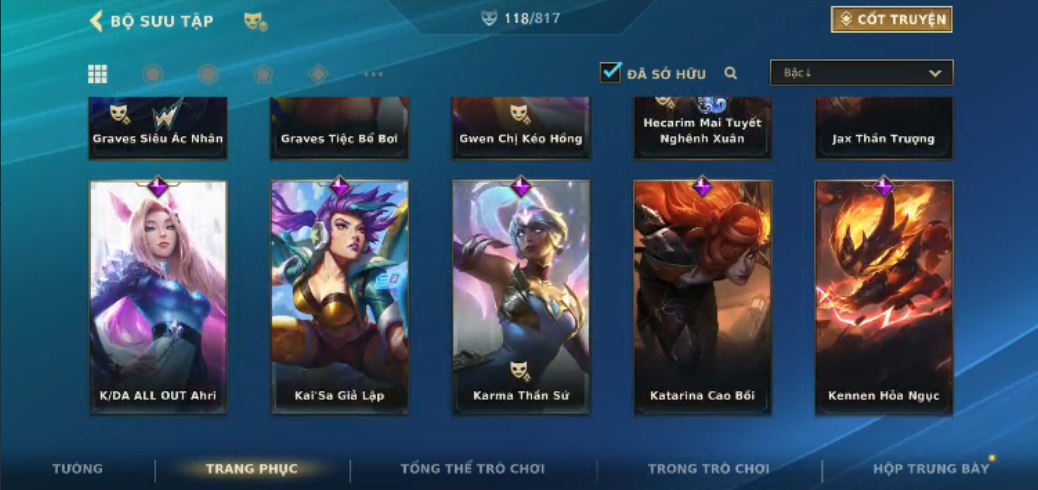Toggle the Đã Sở Hữu checkbox
Screen dimensions: 1038x490
(611, 73)
